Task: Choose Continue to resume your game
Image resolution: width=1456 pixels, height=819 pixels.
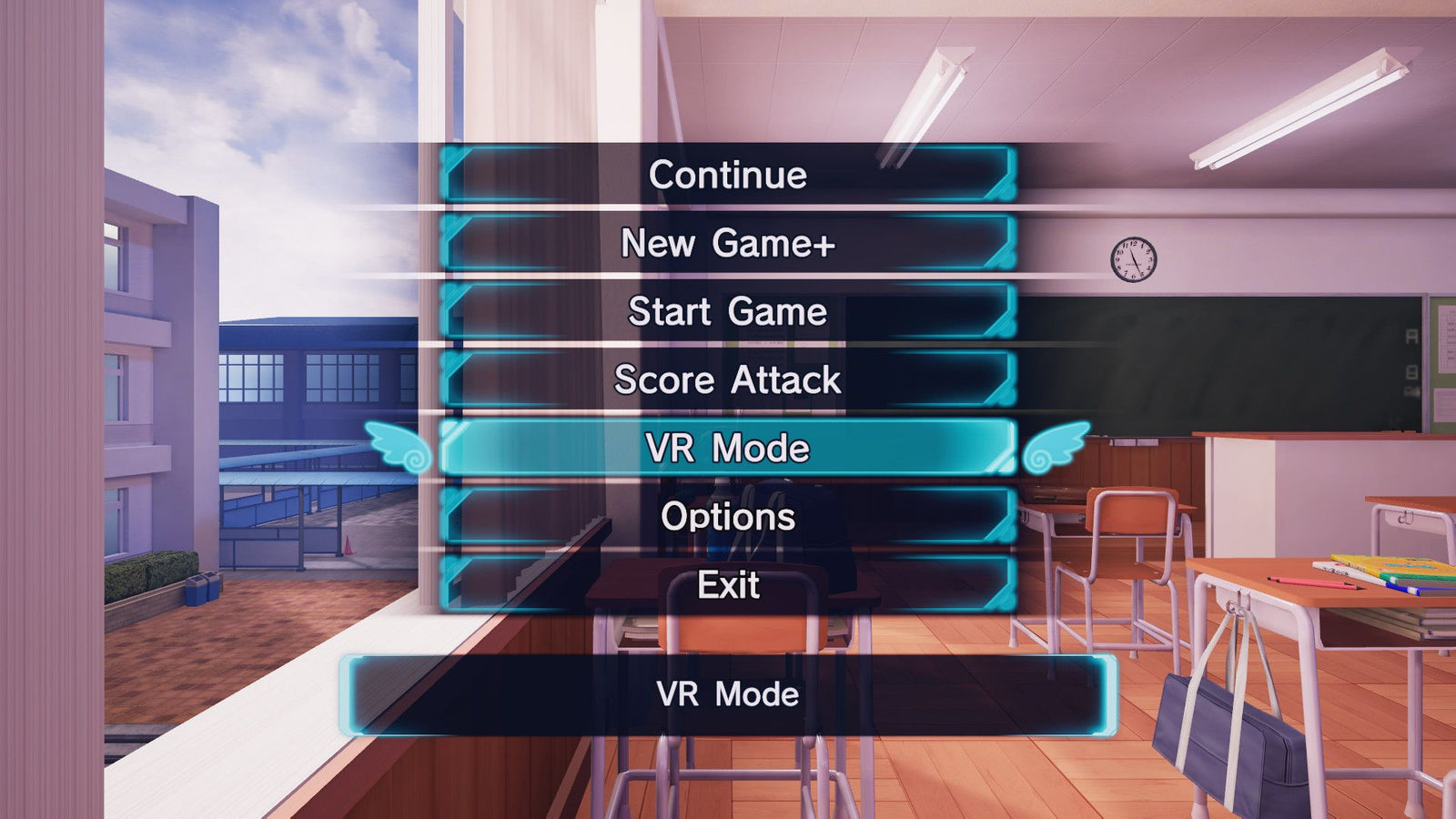Action: pos(728,175)
